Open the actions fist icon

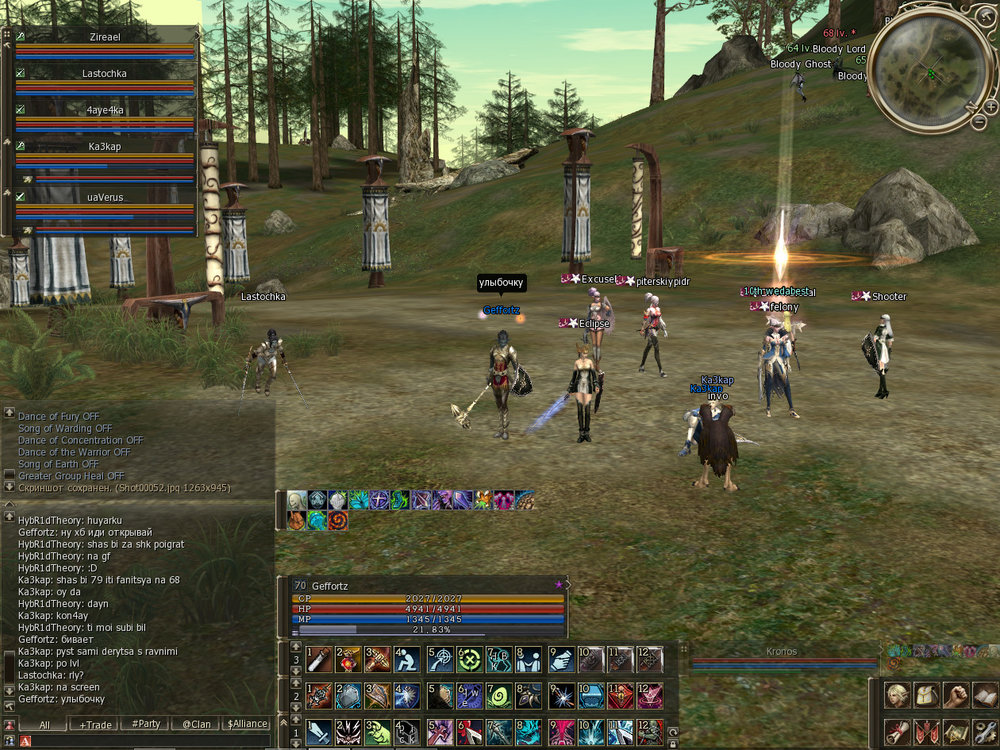coord(956,695)
